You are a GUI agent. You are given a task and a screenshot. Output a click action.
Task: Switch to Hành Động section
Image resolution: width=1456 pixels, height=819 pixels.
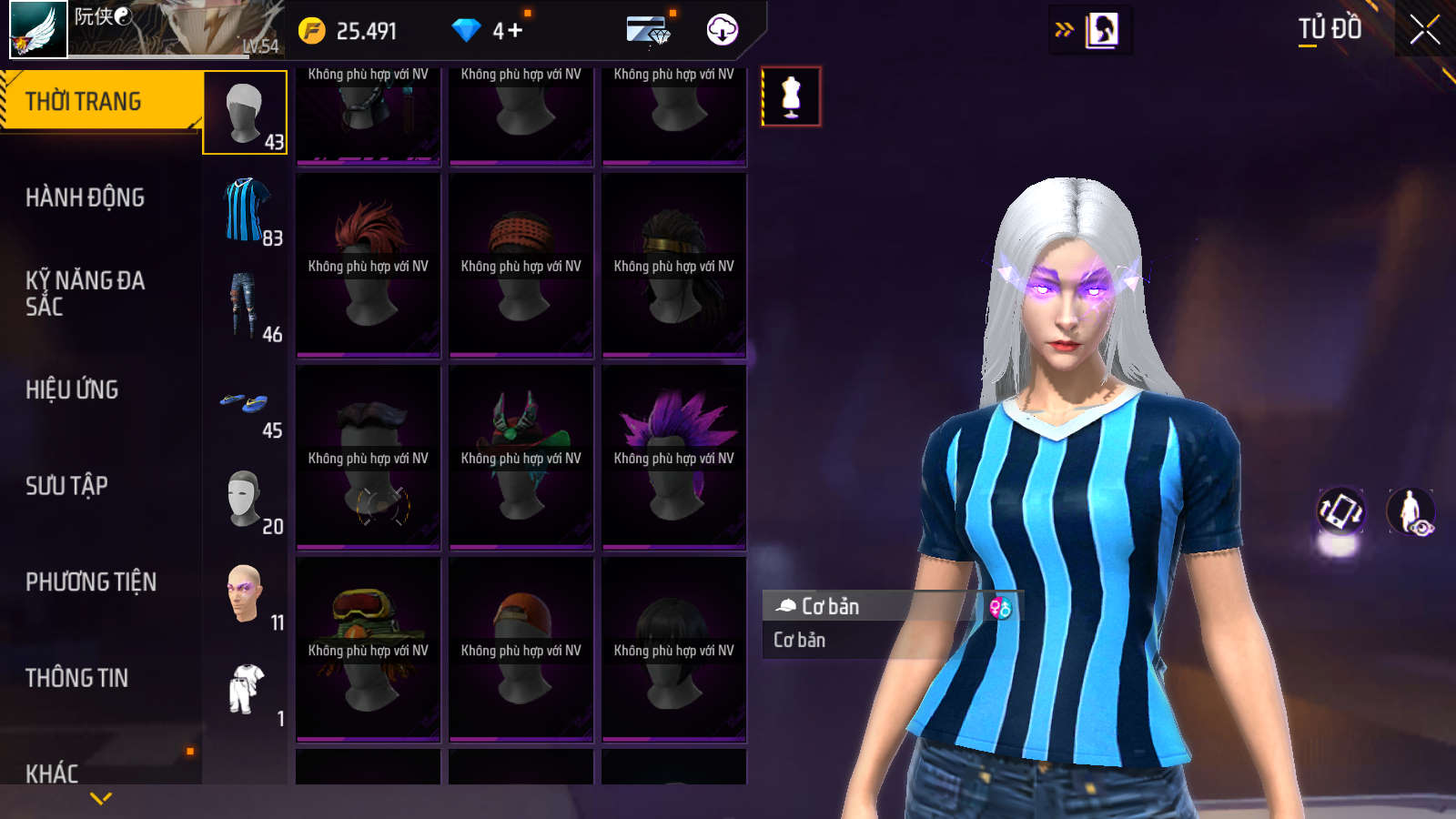pos(86,197)
